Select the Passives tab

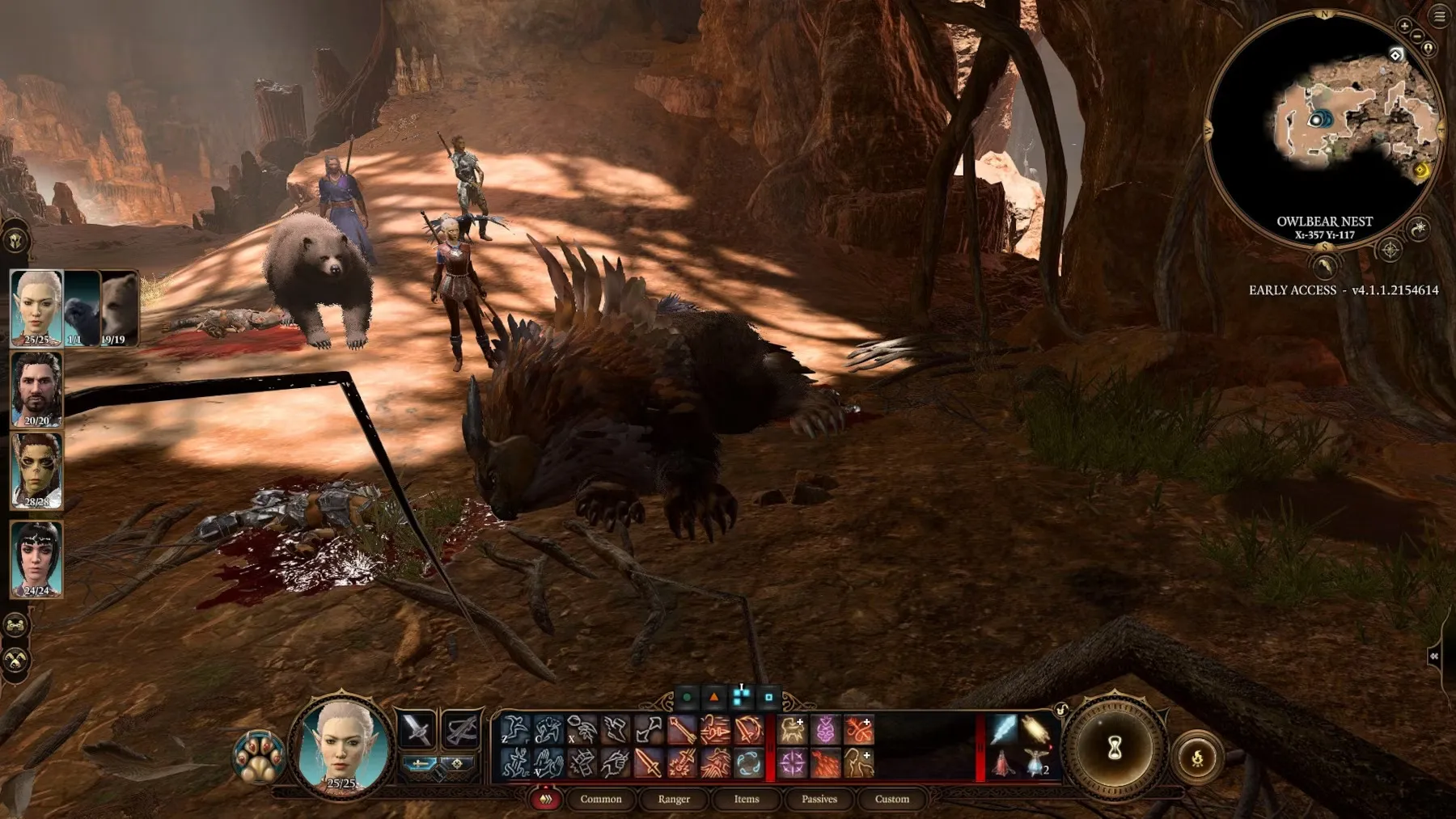coord(819,799)
